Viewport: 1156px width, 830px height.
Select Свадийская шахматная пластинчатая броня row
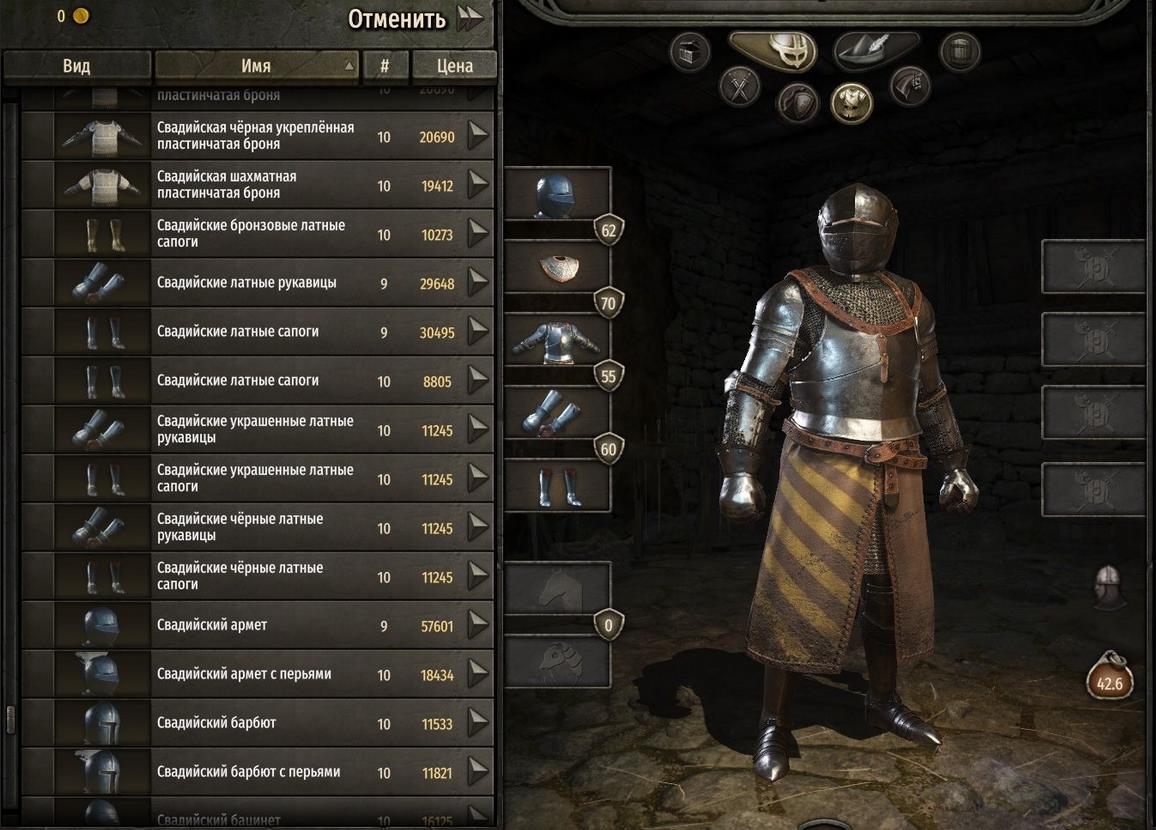[x=256, y=185]
